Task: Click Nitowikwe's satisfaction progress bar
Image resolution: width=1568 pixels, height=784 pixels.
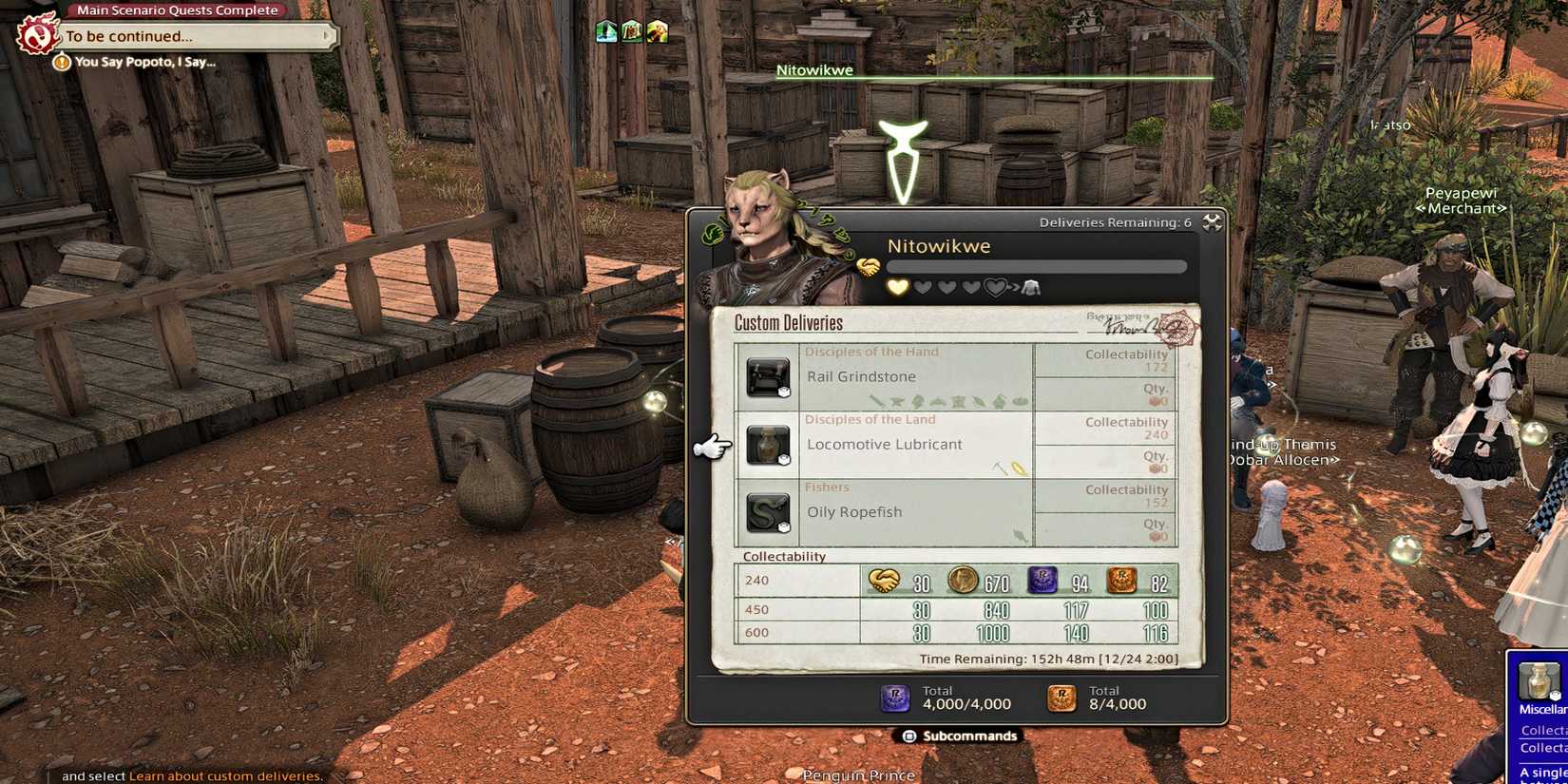Action: (x=1036, y=266)
